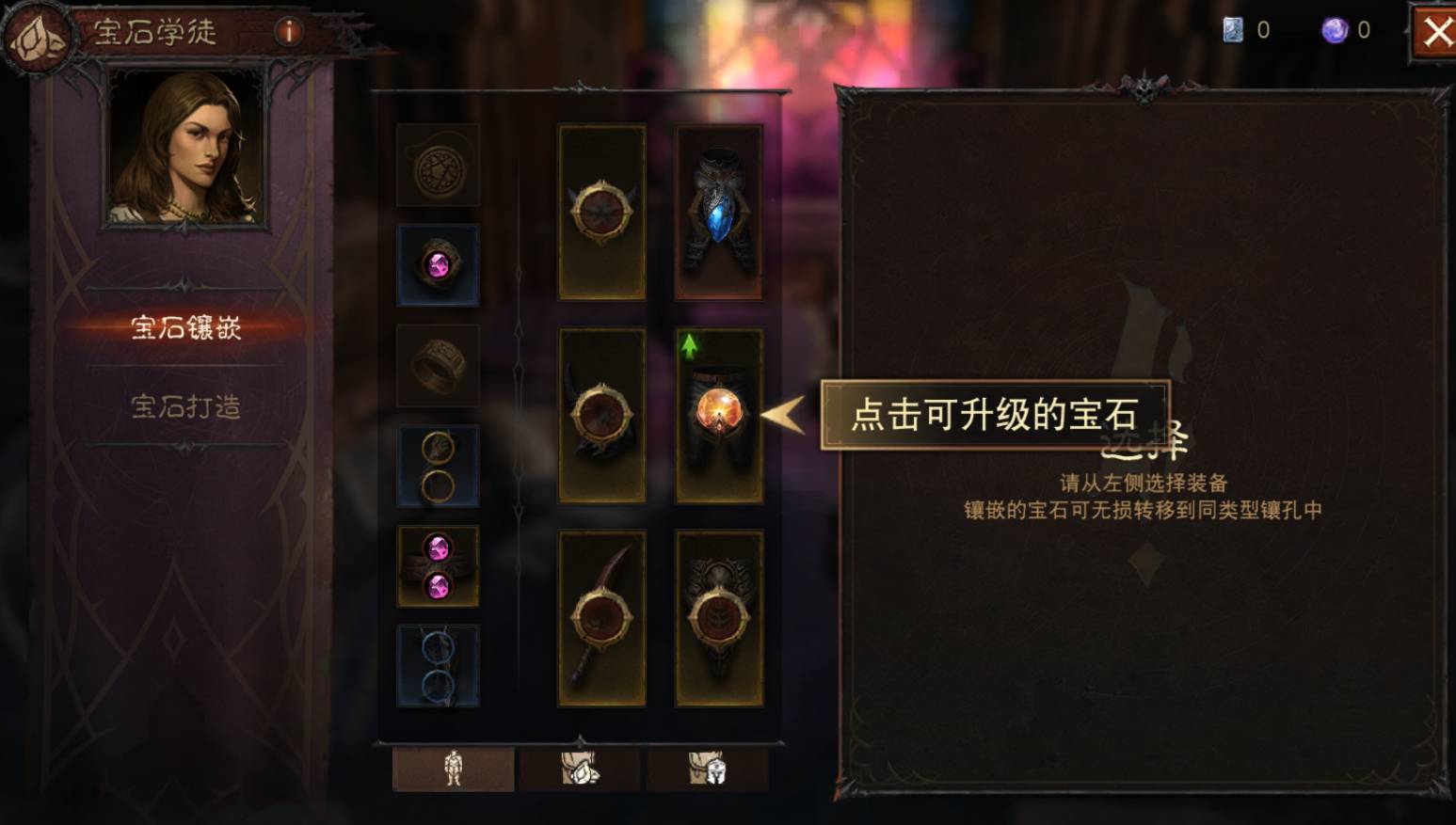1456x825 pixels.
Task: Select the circular medallion item in middle column
Action: point(600,214)
